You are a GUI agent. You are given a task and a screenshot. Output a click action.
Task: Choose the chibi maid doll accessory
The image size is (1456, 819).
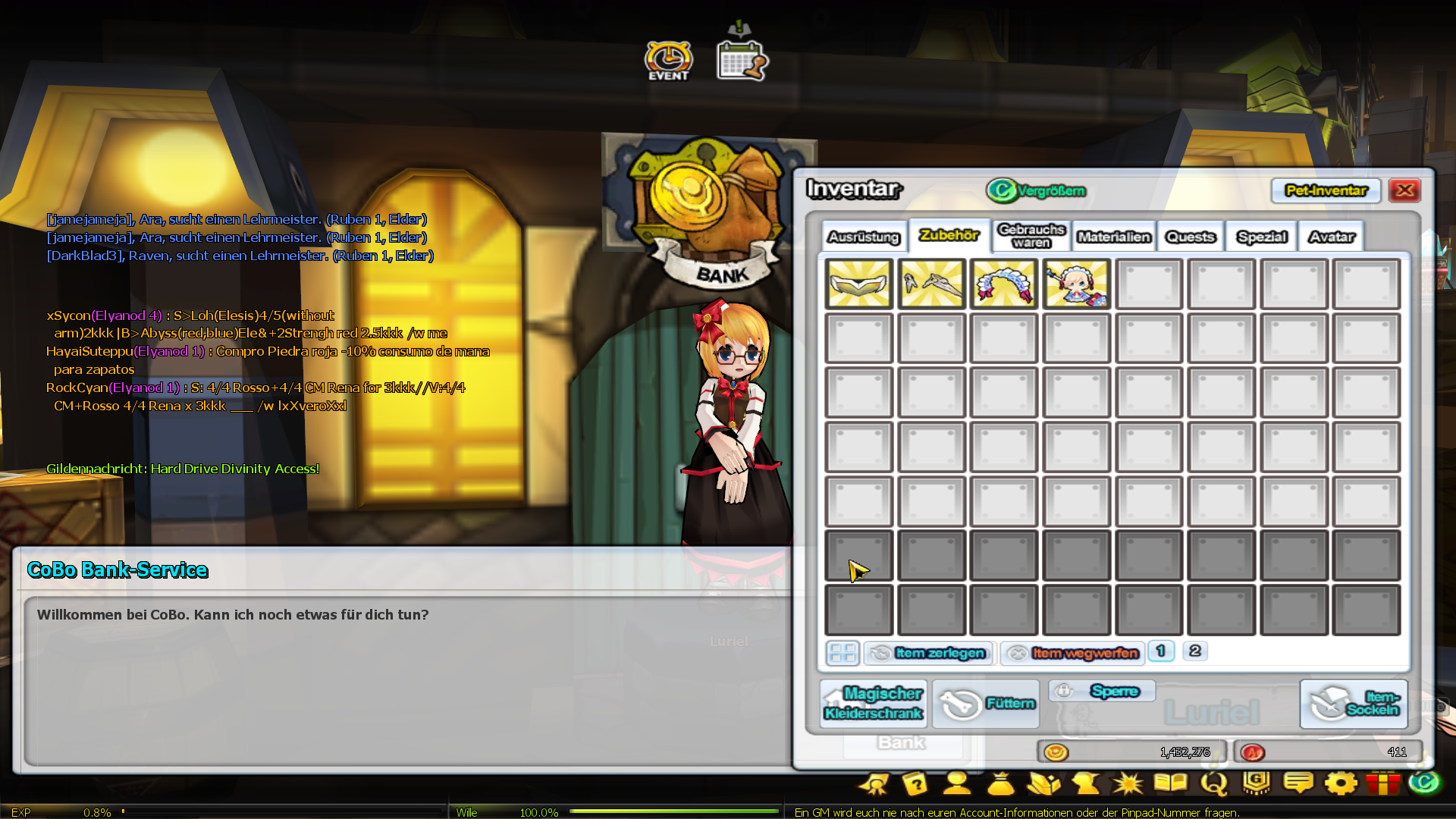(1076, 284)
